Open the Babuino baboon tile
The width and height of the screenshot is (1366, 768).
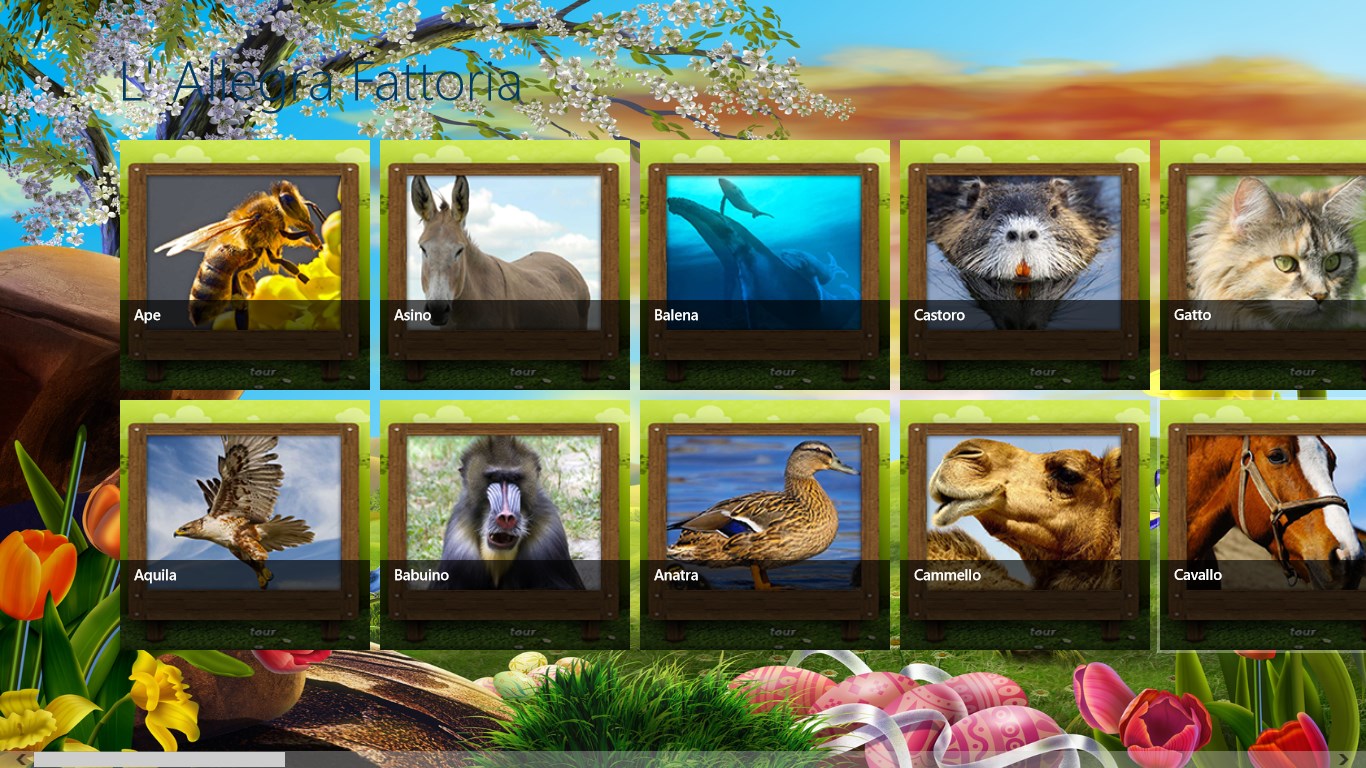pyautogui.click(x=504, y=524)
